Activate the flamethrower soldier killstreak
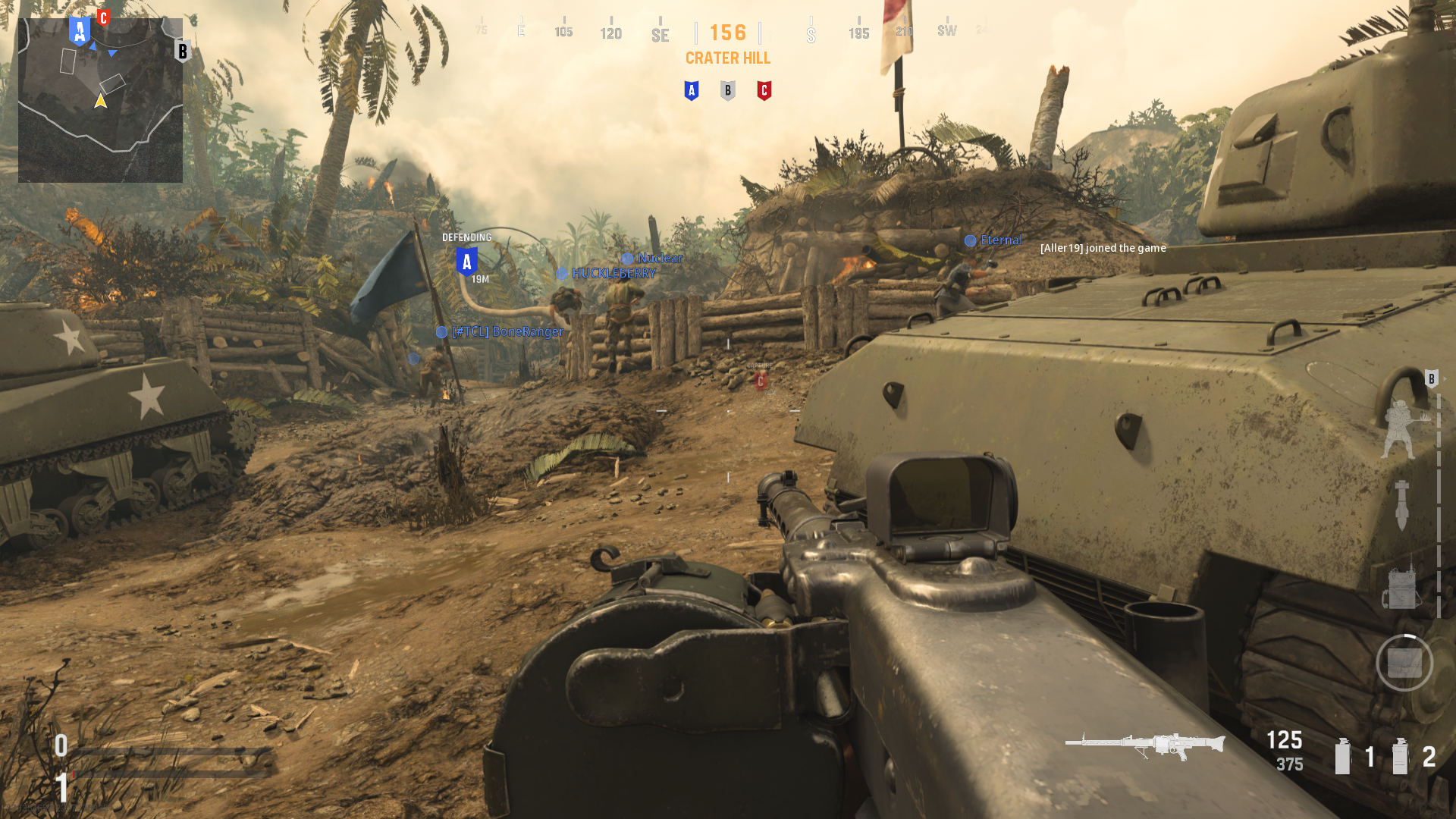Image resolution: width=1456 pixels, height=819 pixels. coord(1401,429)
